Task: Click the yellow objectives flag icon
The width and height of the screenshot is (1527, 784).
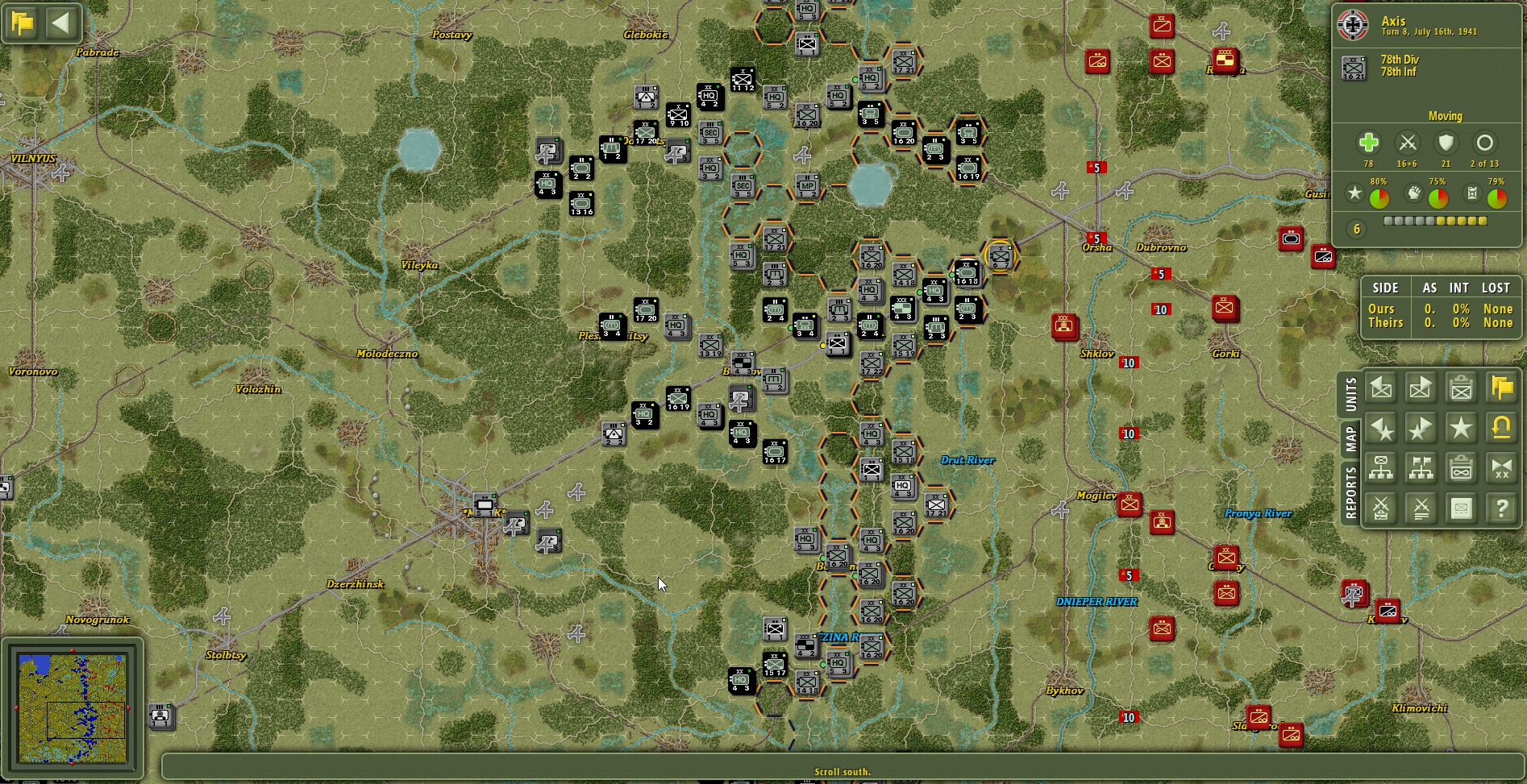Action: click(1500, 388)
